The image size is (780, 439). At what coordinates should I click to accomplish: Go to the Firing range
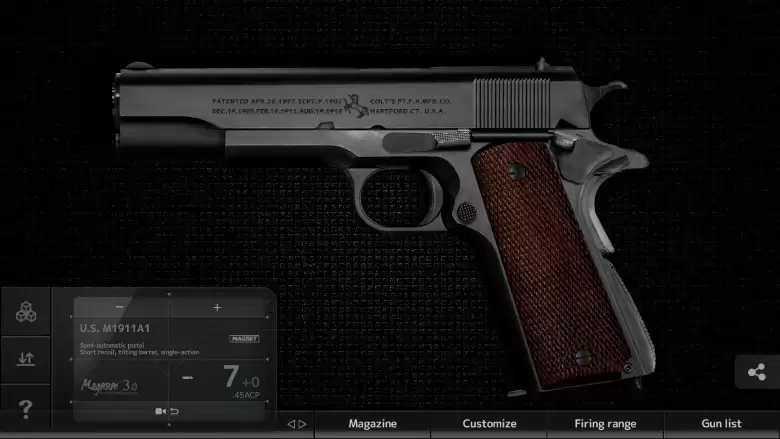605,424
